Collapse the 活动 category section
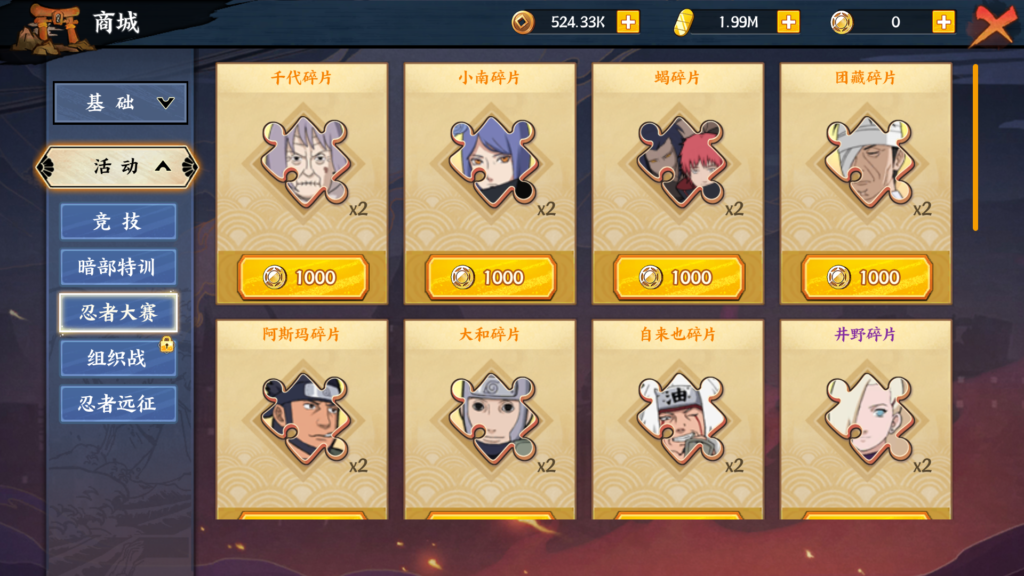1024x576 pixels. point(118,167)
